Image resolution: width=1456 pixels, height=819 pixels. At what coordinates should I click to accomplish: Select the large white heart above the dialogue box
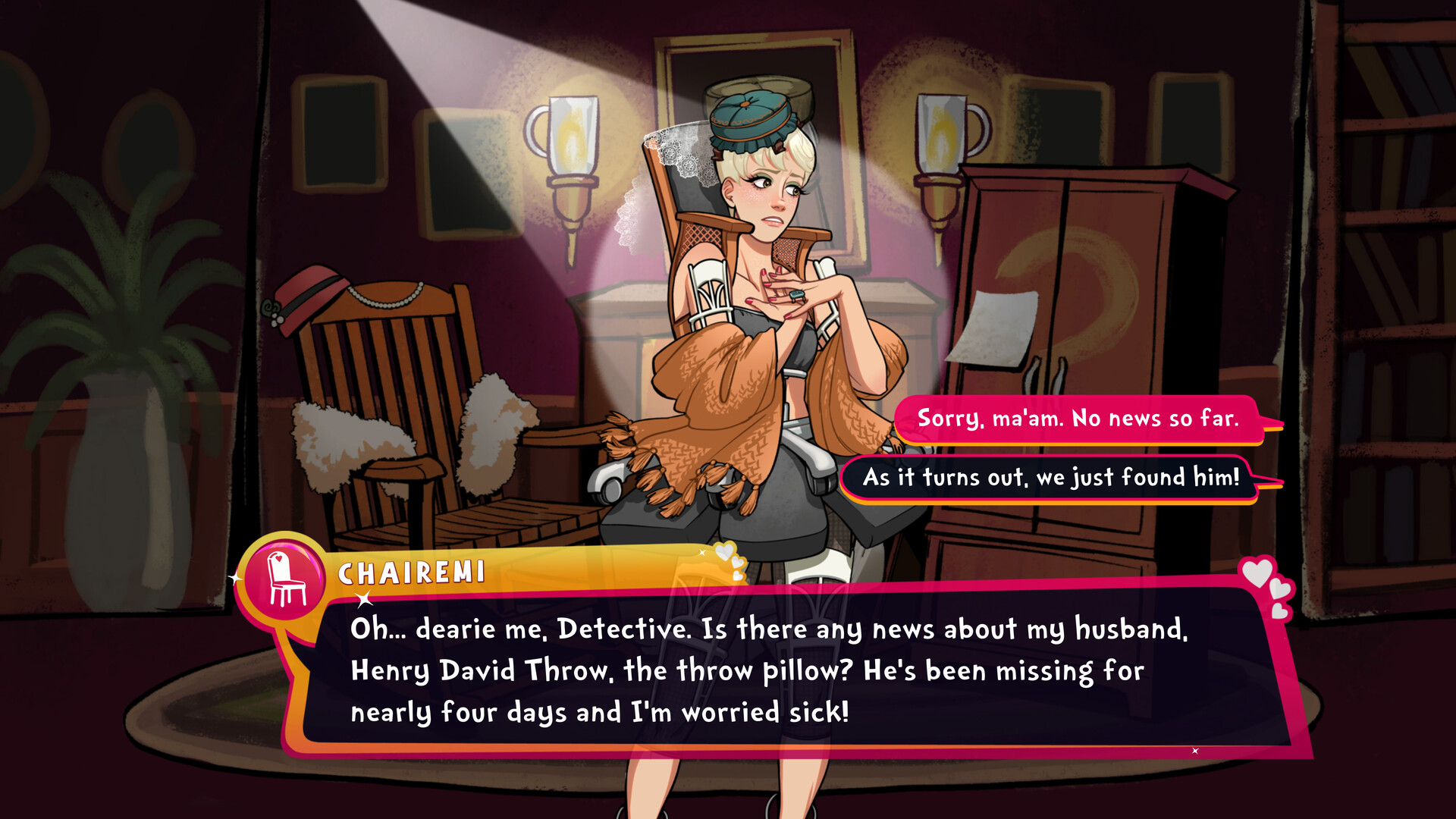click(x=1257, y=571)
